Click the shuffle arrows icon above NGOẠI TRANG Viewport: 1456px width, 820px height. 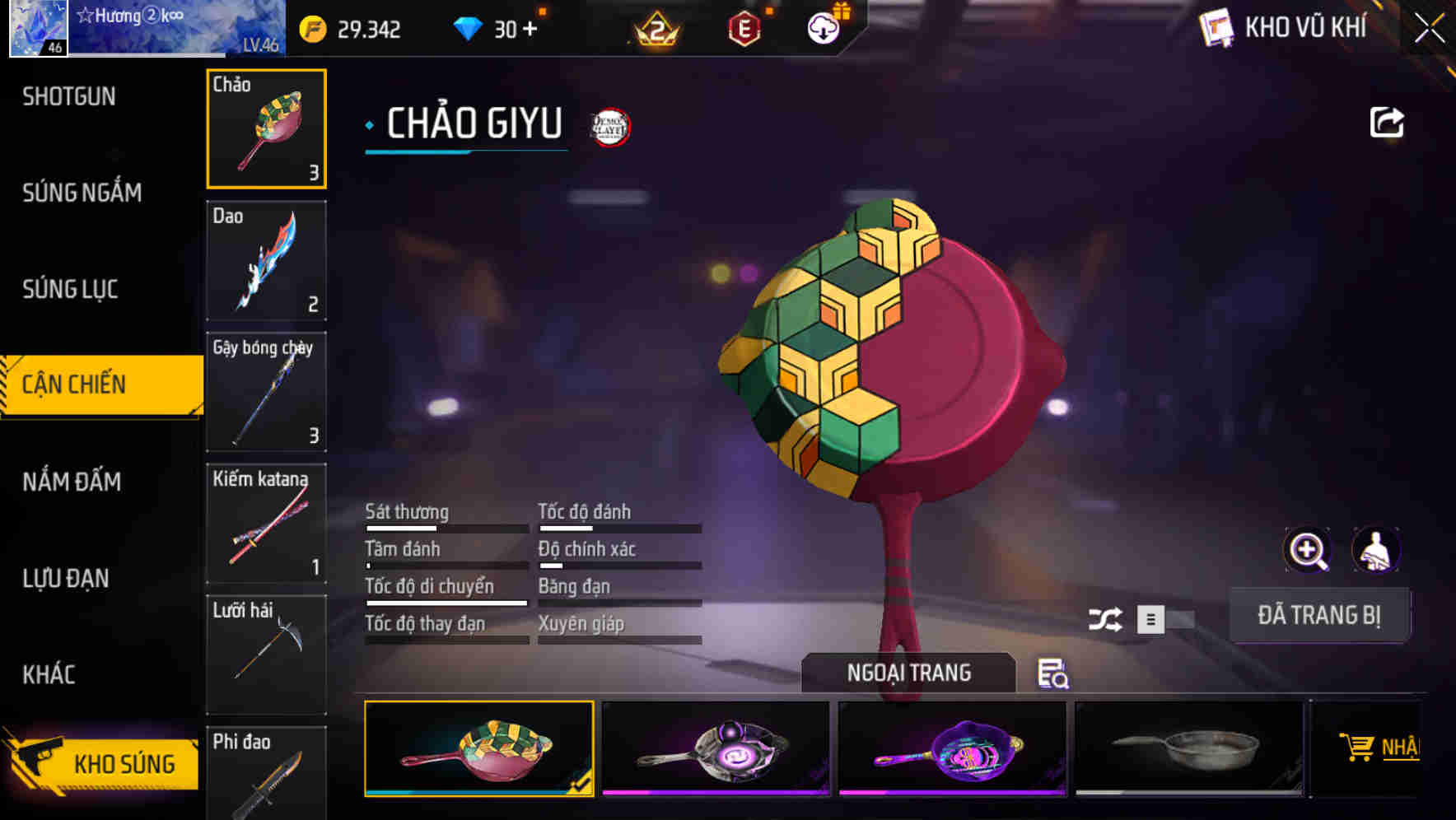click(1108, 618)
